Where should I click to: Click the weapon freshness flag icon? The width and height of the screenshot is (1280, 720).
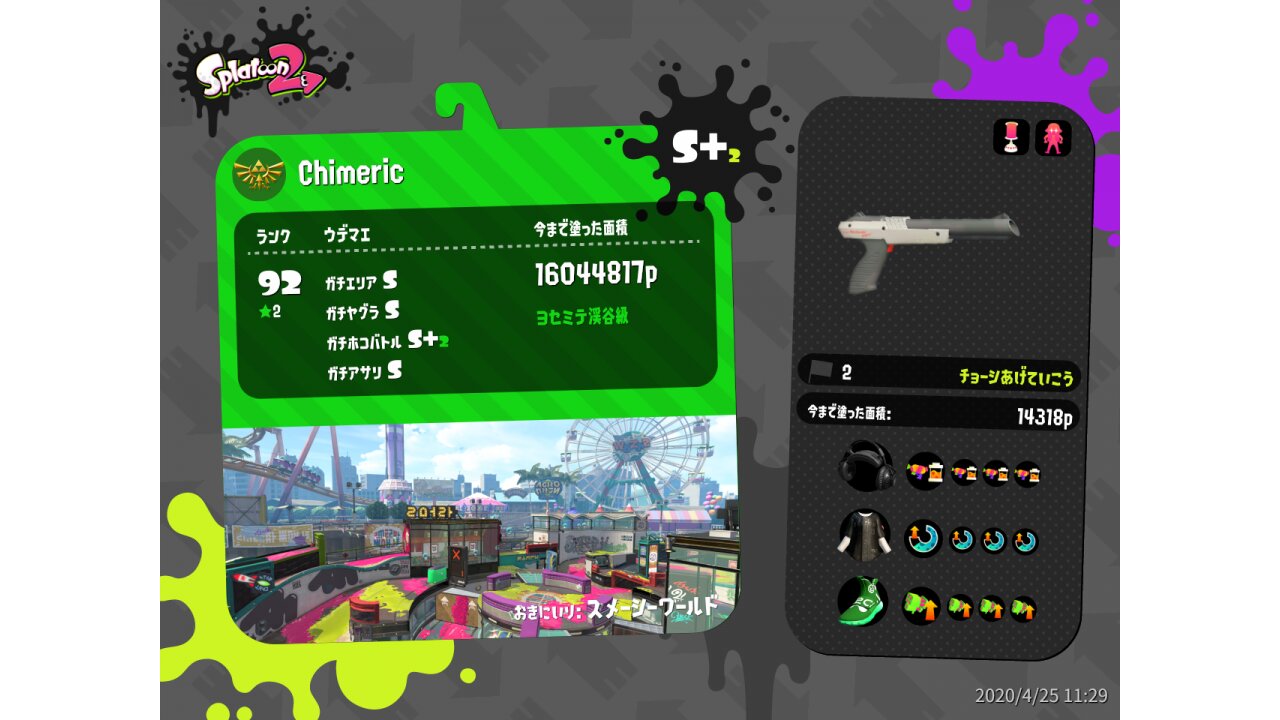point(821,371)
